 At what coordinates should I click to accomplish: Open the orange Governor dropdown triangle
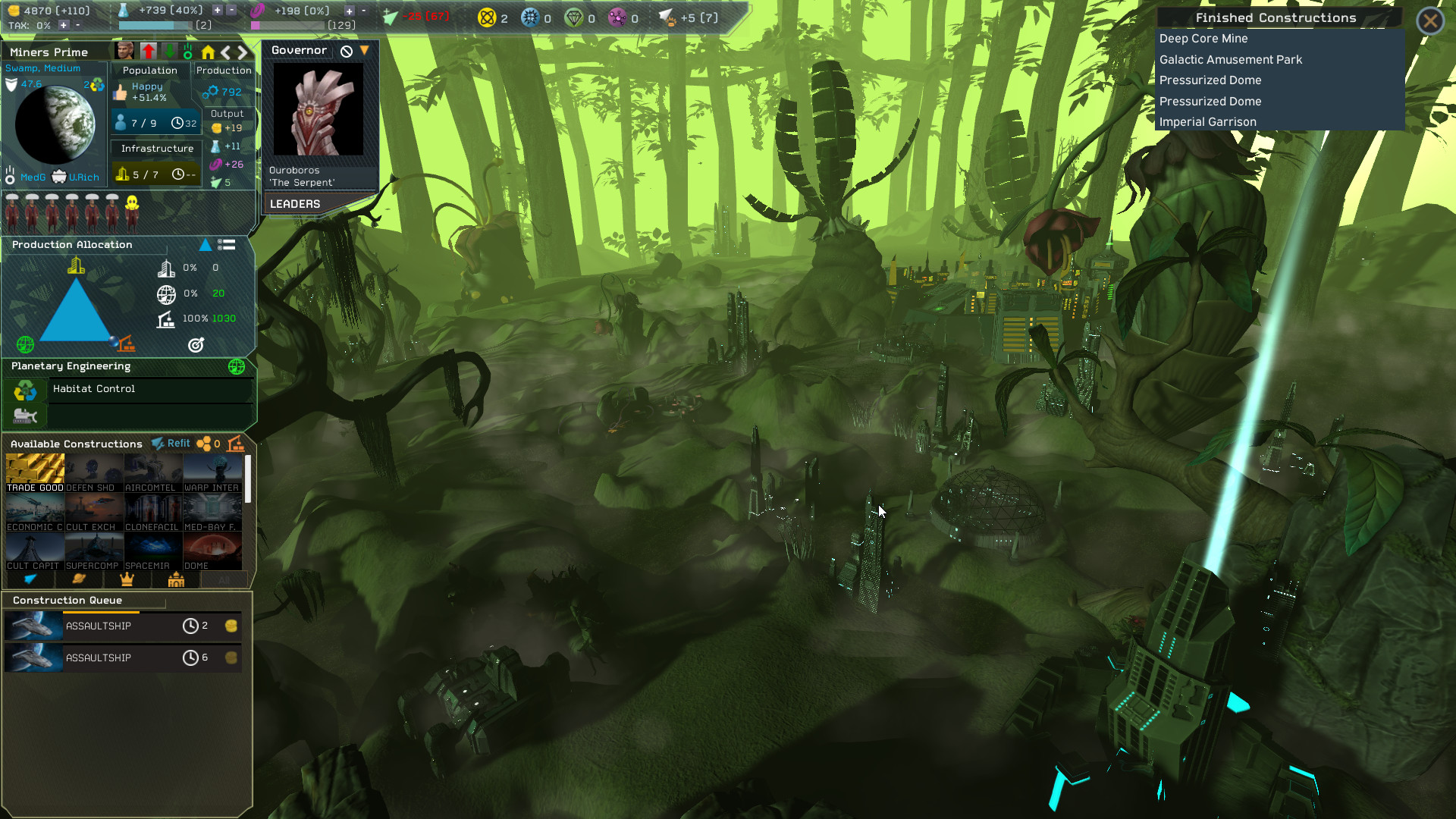point(365,49)
